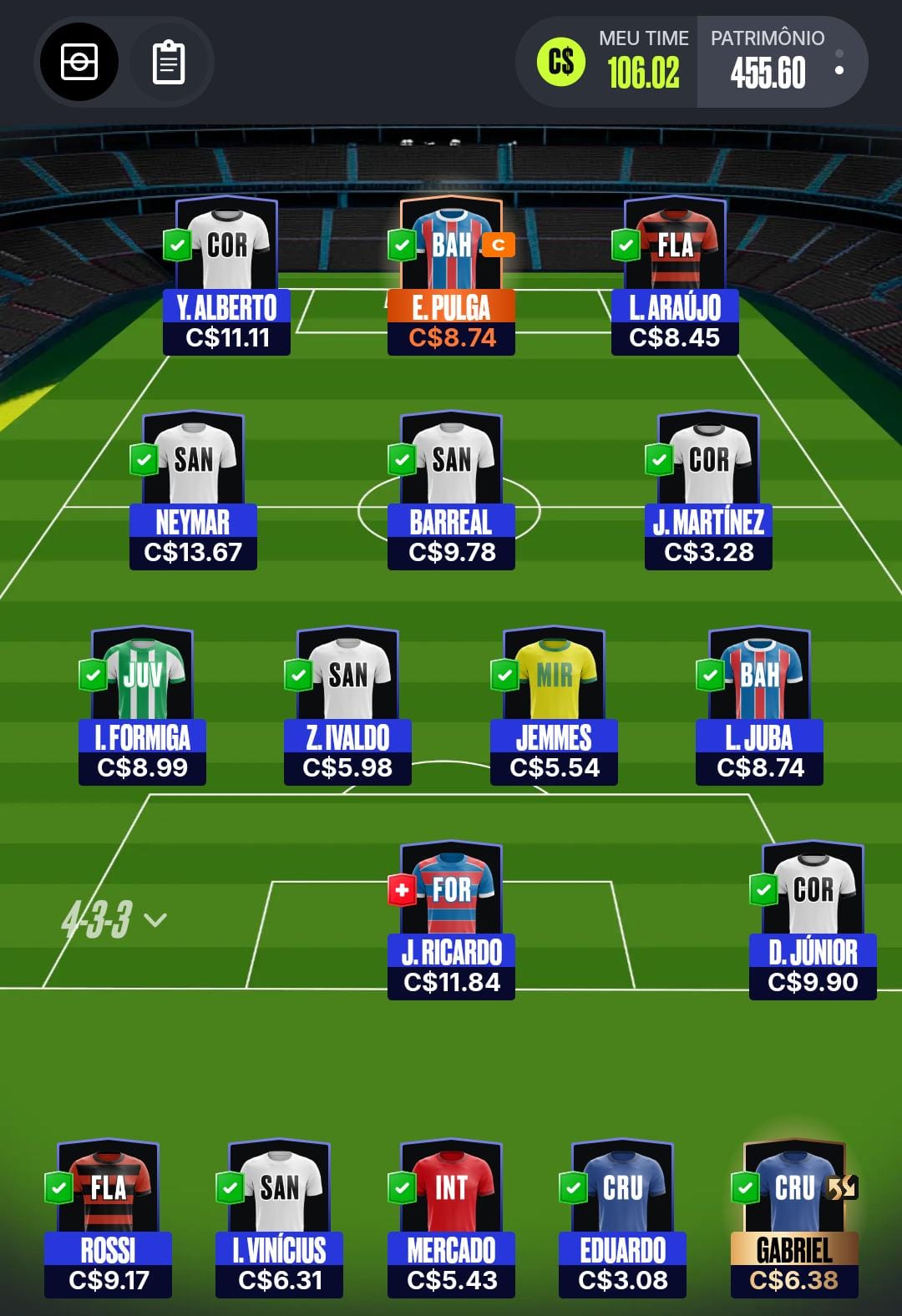This screenshot has width=902, height=1316.
Task: Select Y. Alberto player card
Action: (x=226, y=277)
